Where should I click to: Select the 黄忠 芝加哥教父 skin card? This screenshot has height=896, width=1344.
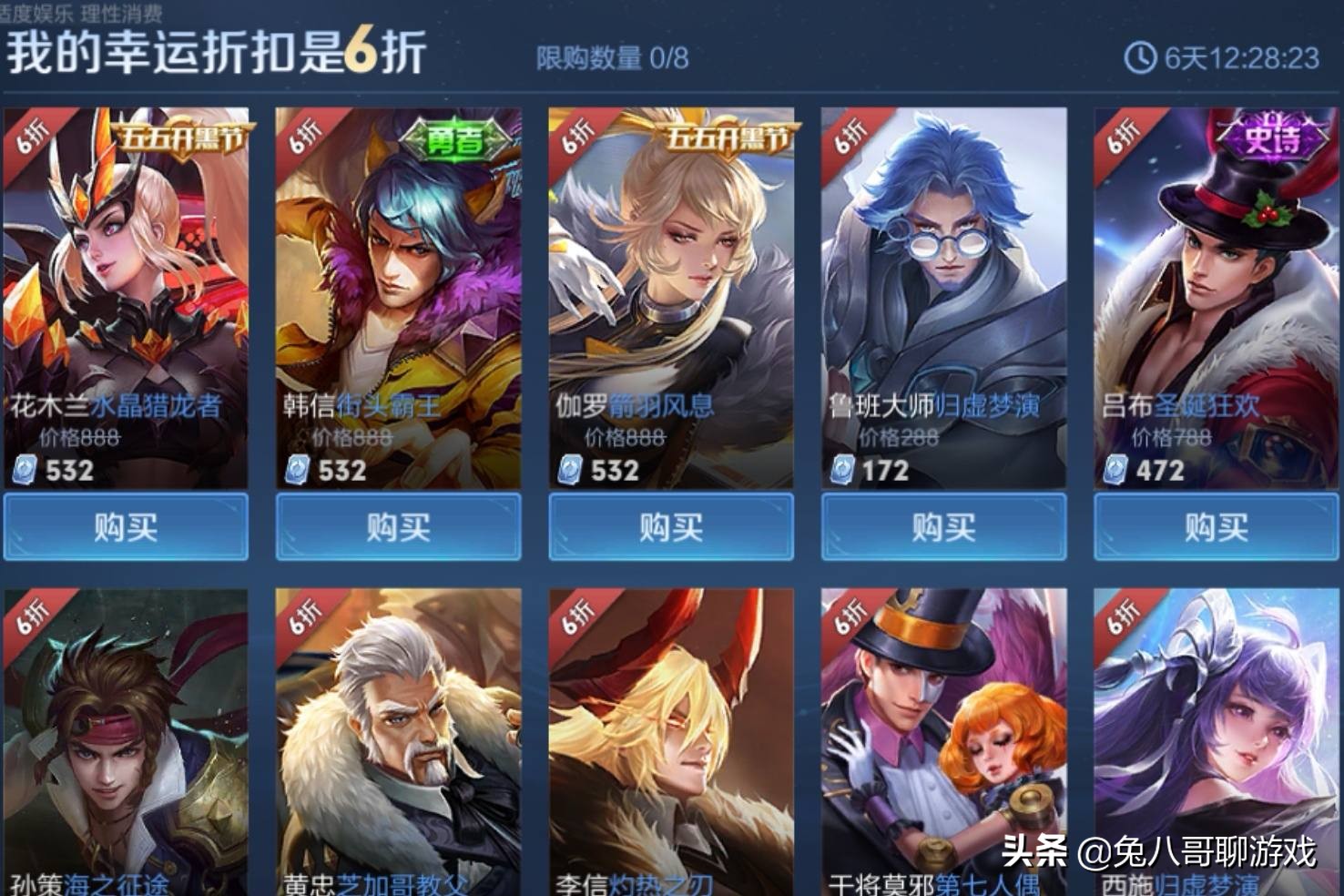(x=397, y=738)
